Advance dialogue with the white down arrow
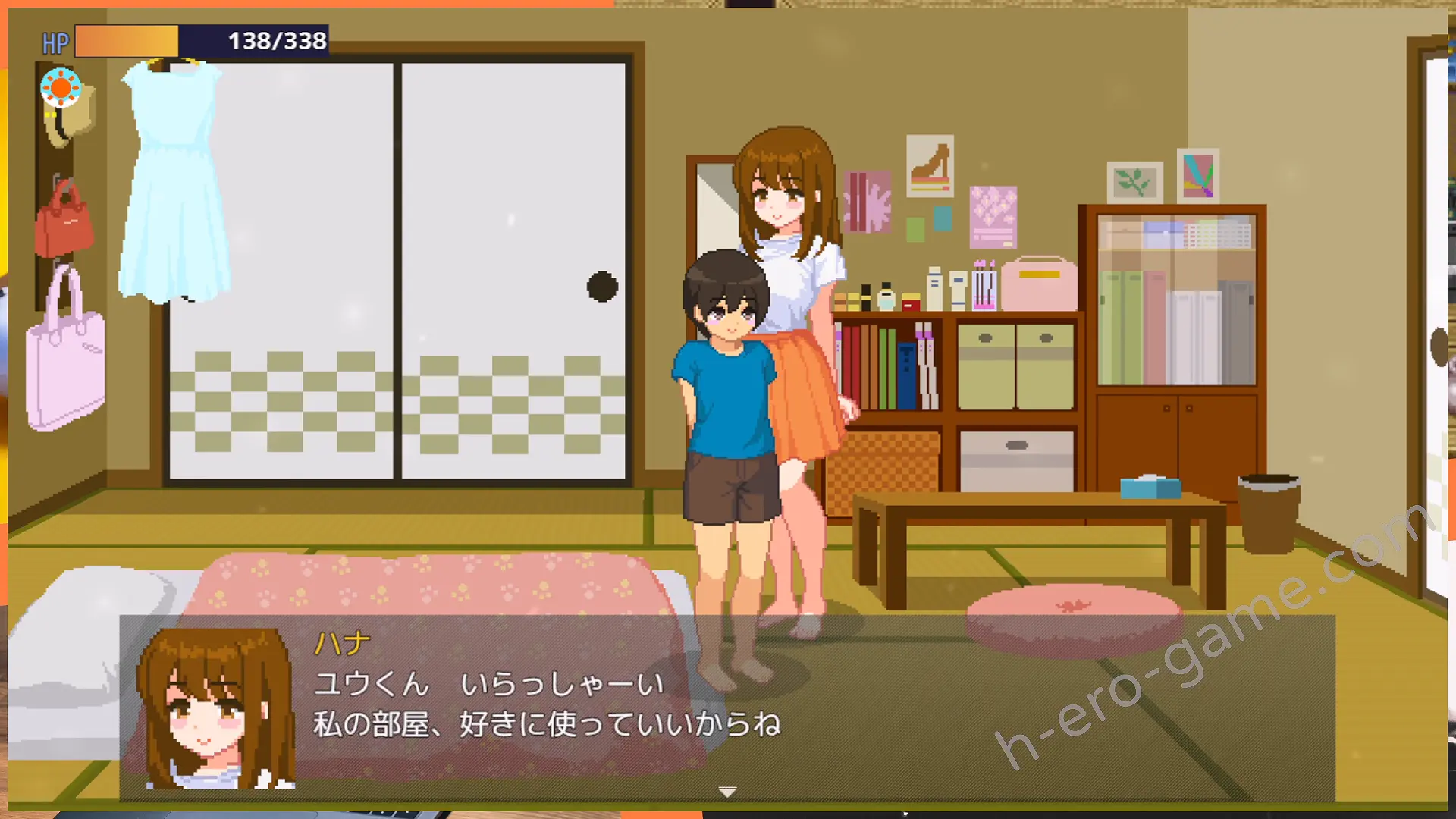 [727, 792]
